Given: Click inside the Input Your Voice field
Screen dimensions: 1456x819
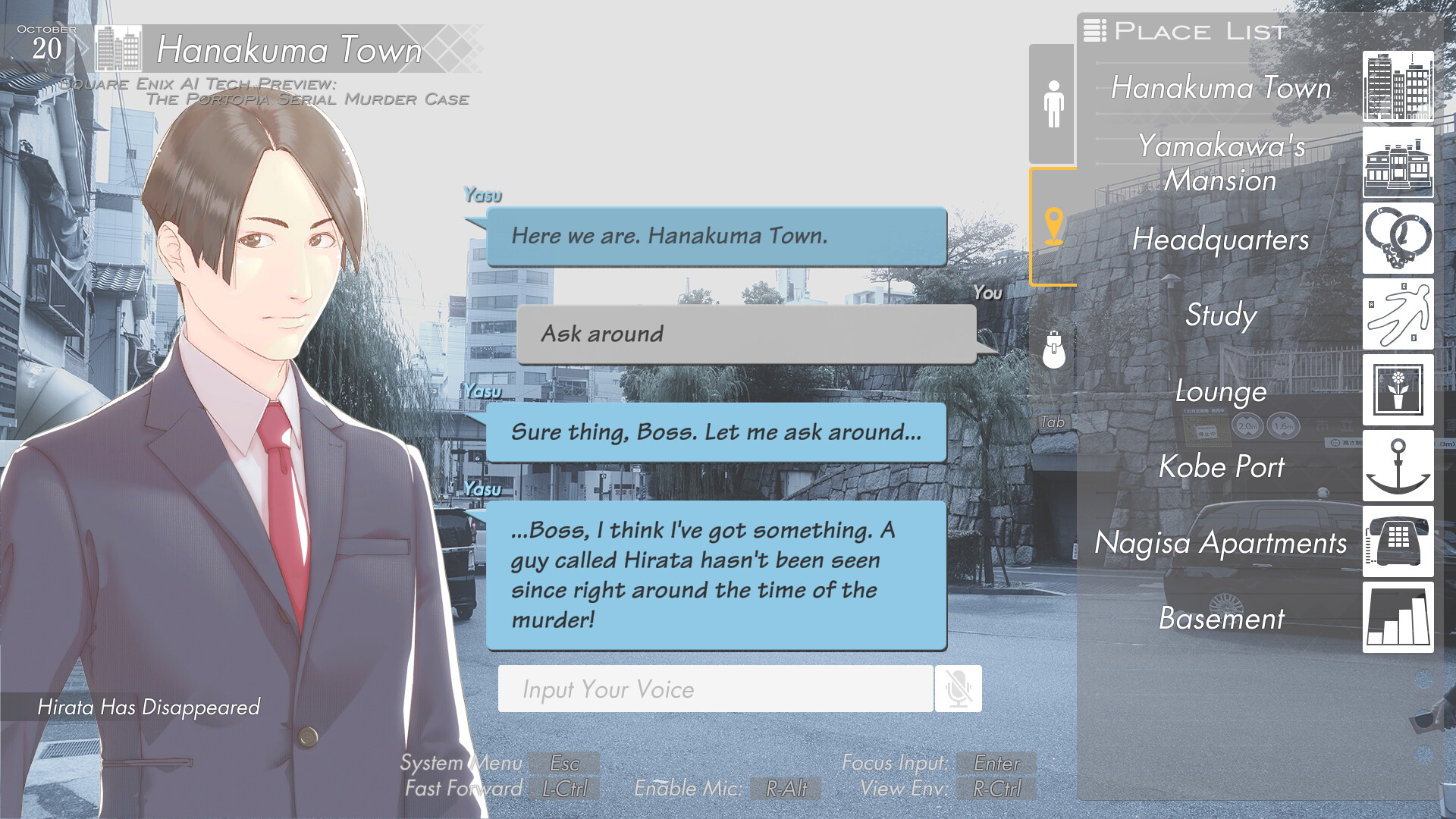Looking at the screenshot, I should click(715, 689).
